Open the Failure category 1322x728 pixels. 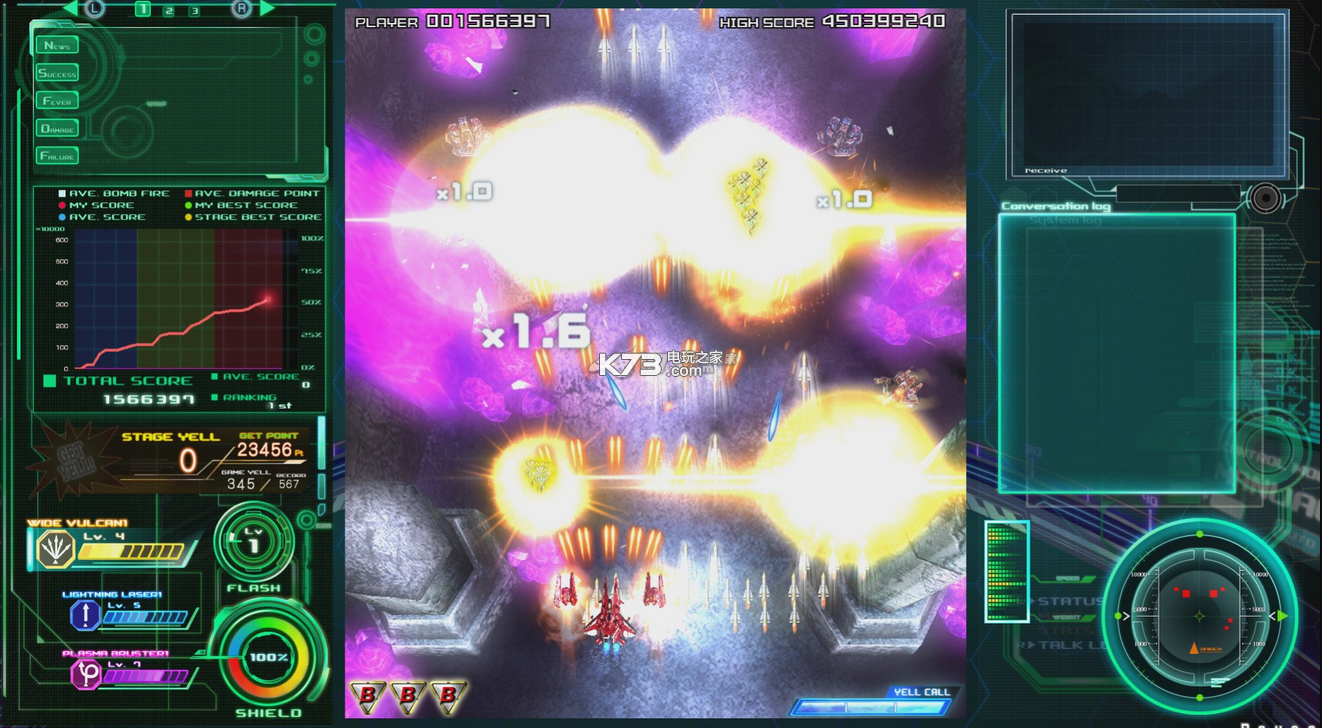[57, 155]
